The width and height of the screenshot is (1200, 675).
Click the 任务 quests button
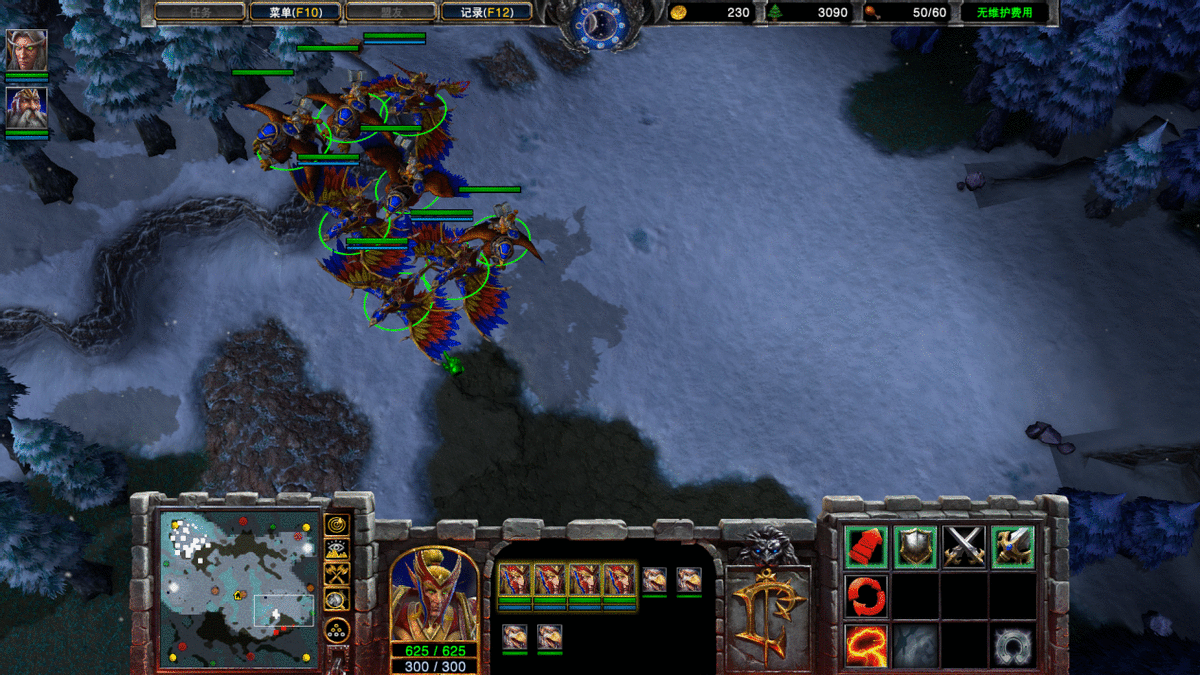click(200, 12)
